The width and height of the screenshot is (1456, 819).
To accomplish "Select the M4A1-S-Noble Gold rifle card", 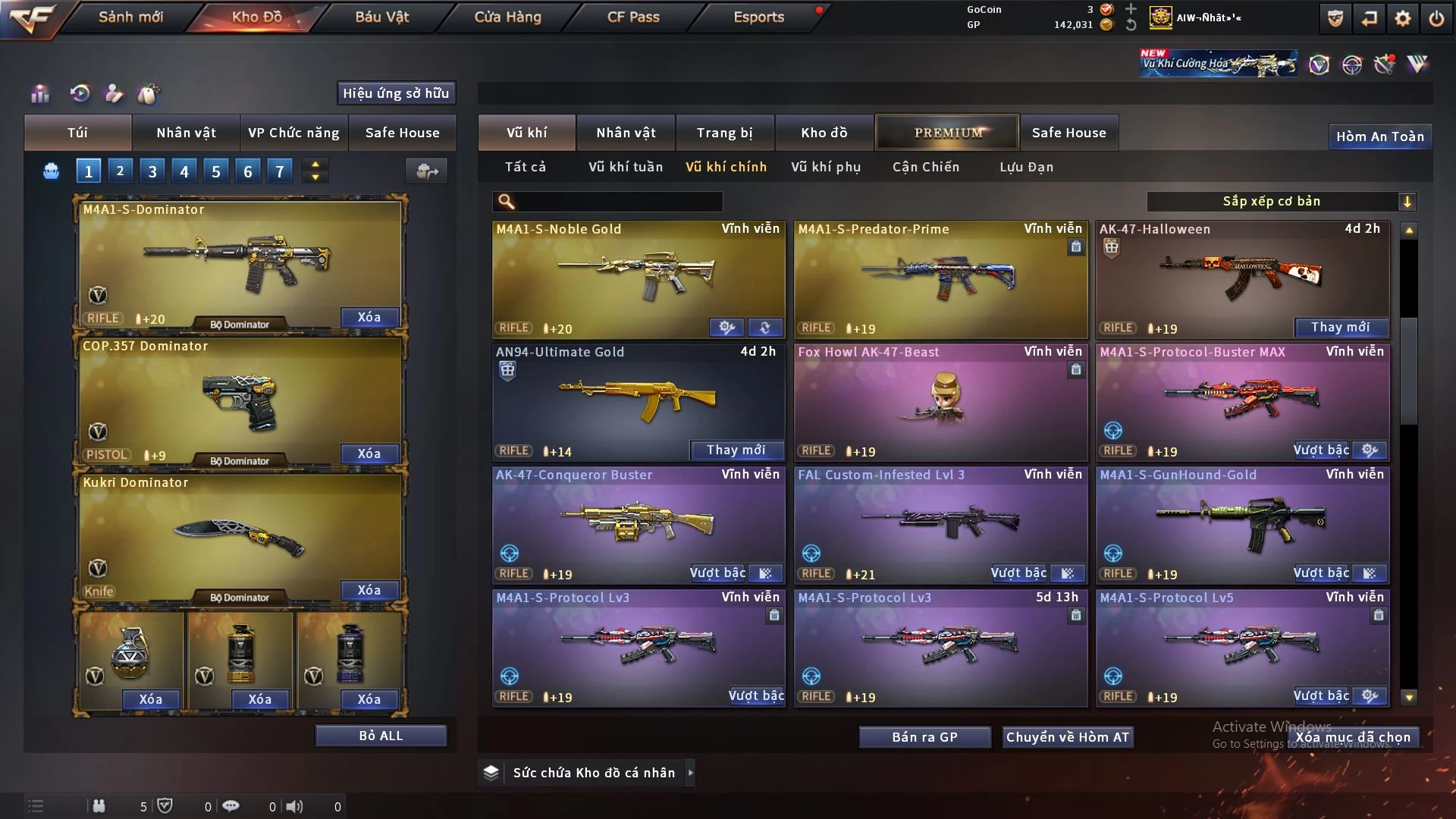I will tap(638, 277).
